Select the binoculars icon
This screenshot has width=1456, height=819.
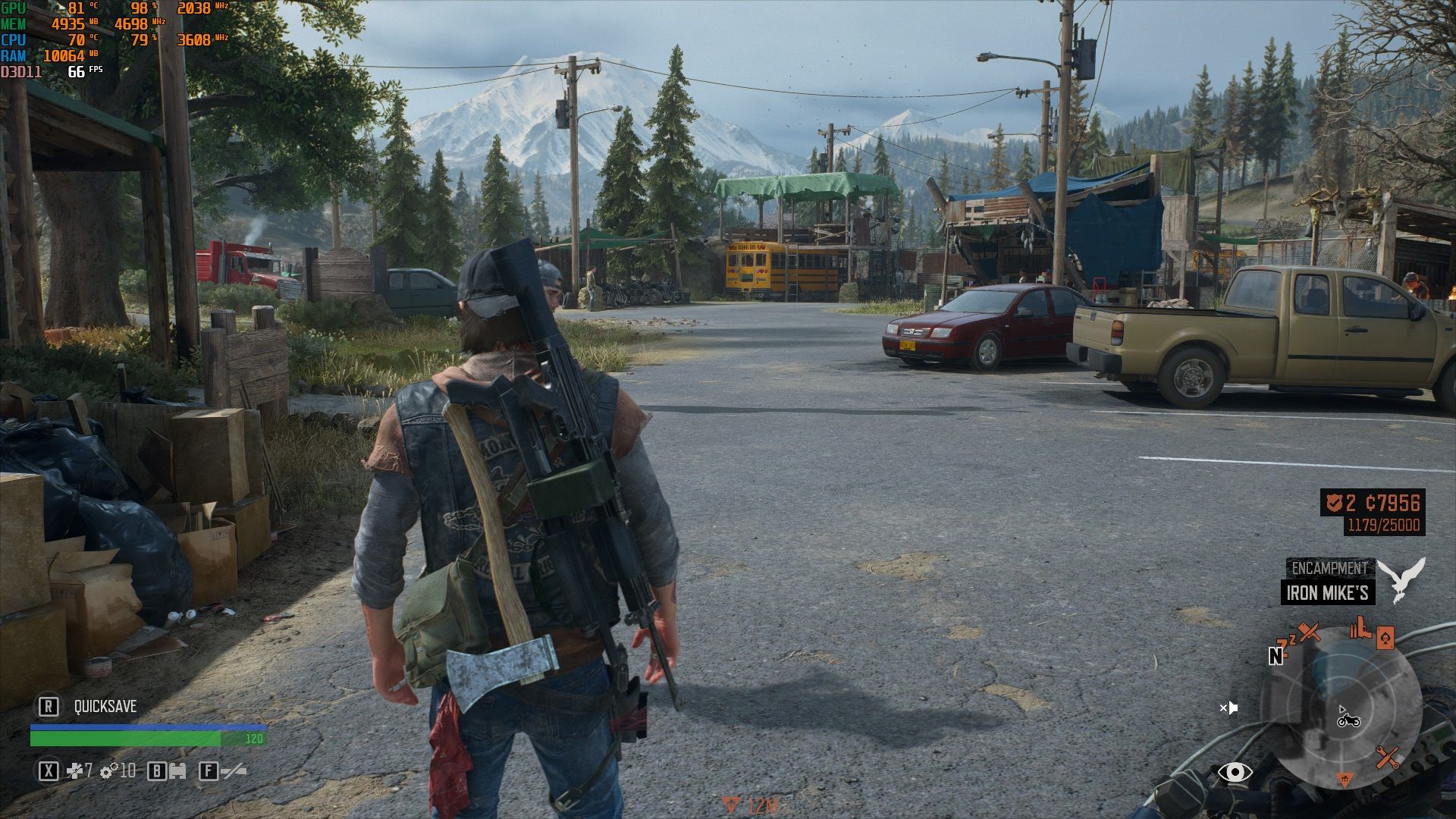click(x=177, y=772)
